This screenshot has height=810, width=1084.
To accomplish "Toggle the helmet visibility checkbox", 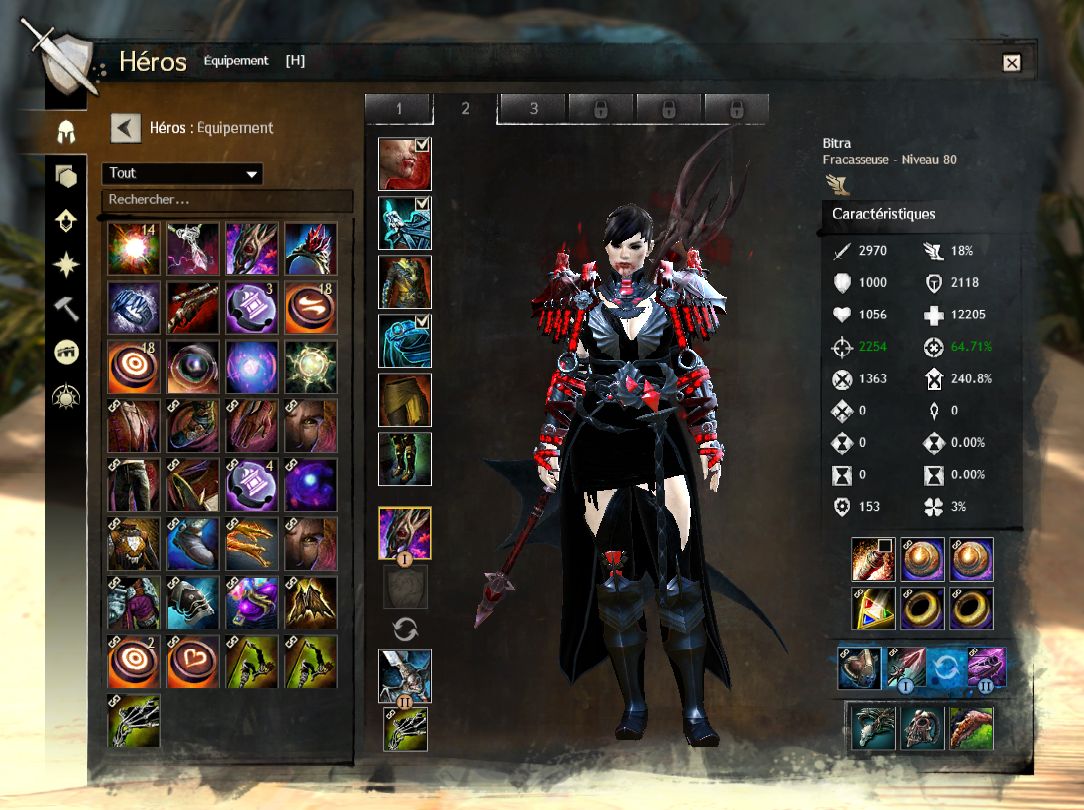I will pos(422,146).
